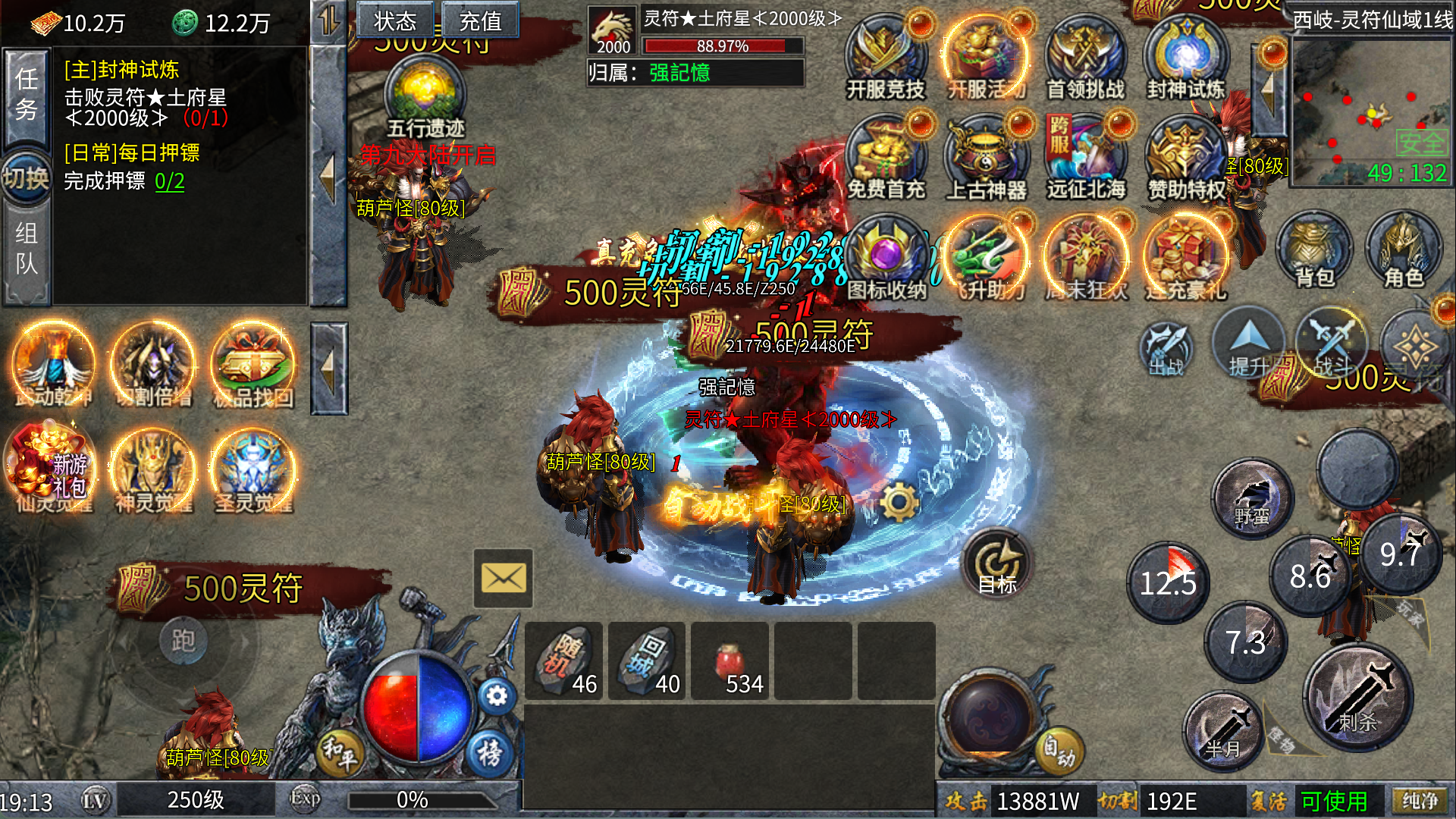Screen dimensions: 1456x819
Task: Open the 免费首充 first recharge icon
Action: point(885,161)
